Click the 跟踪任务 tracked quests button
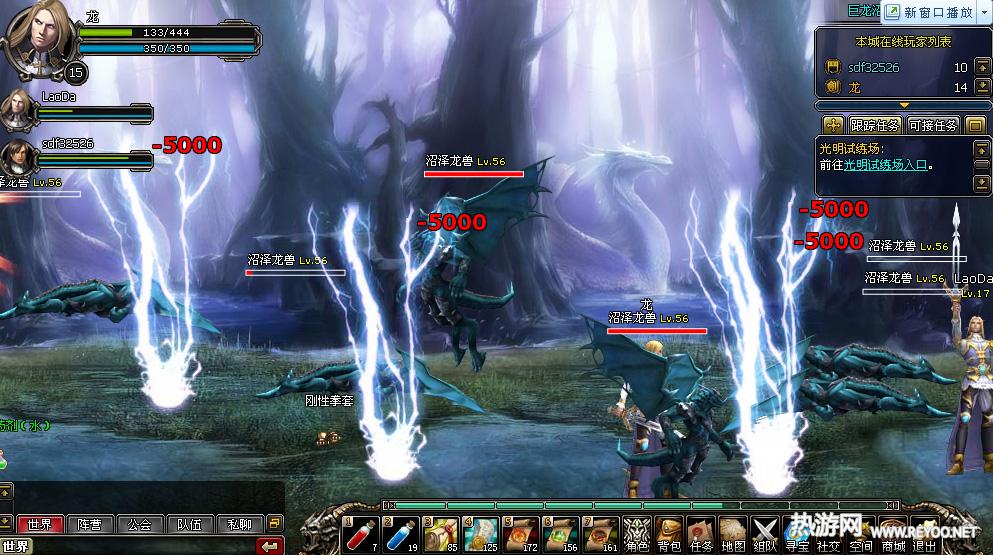 tap(875, 125)
